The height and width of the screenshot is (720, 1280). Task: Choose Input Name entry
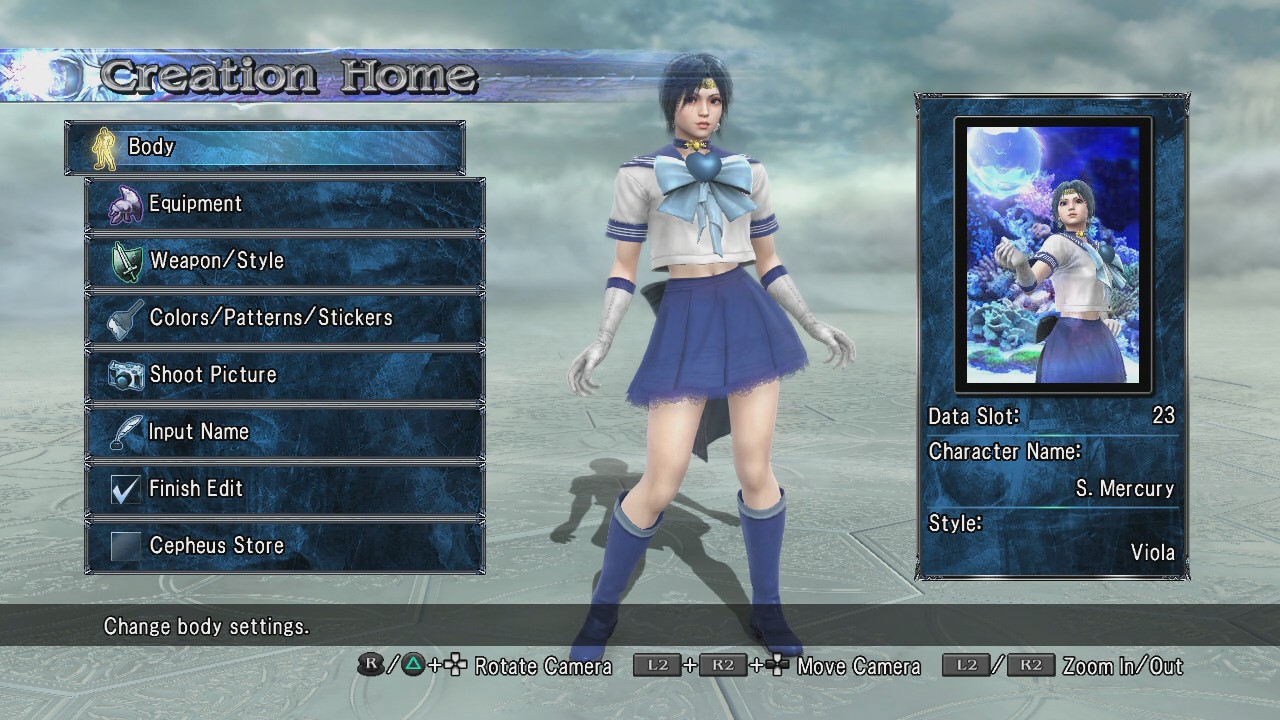pyautogui.click(x=285, y=432)
